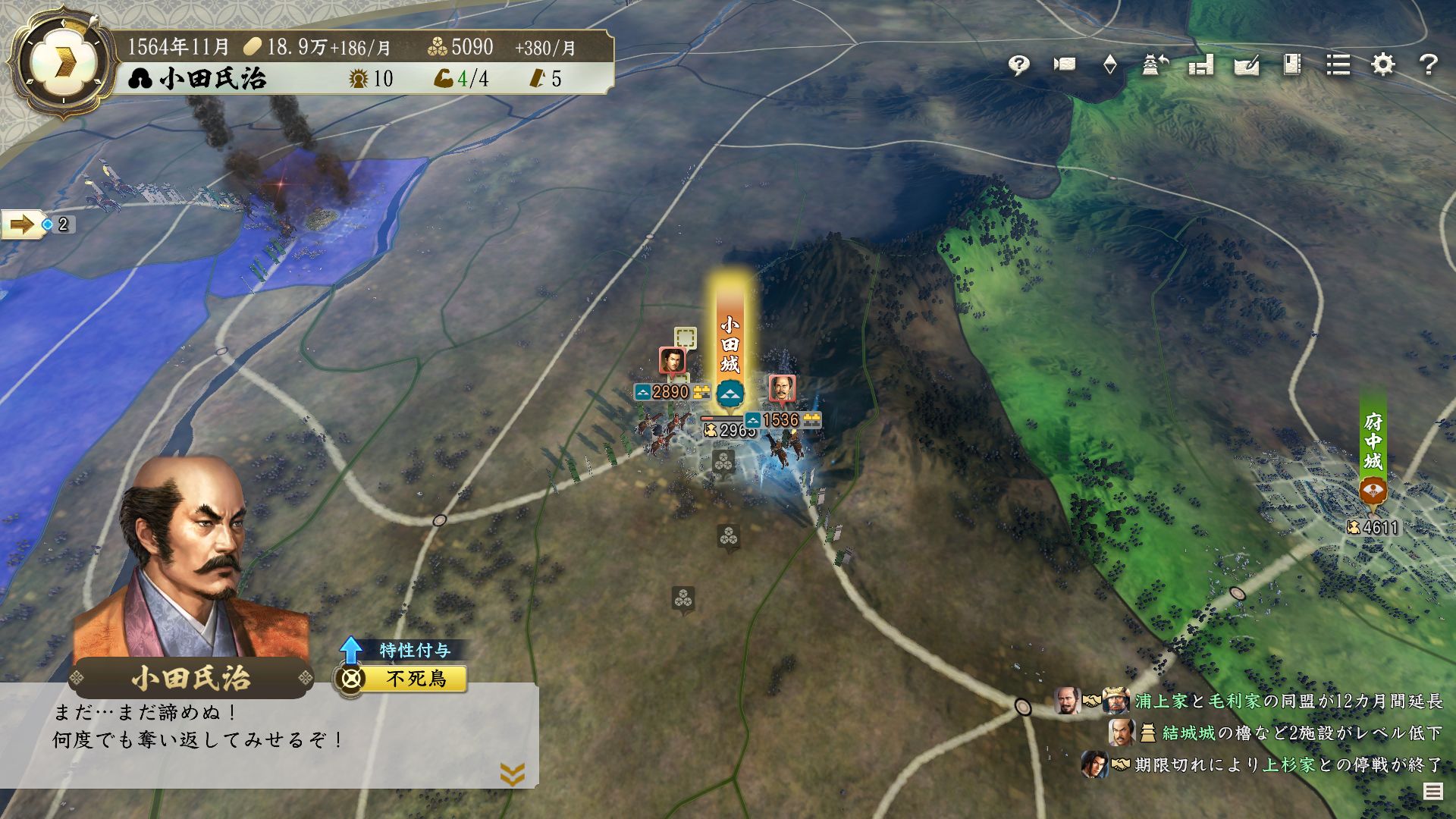Viewport: 1456px width, 819px height.
Task: Open the speech bubble hint icon
Action: 1018,65
